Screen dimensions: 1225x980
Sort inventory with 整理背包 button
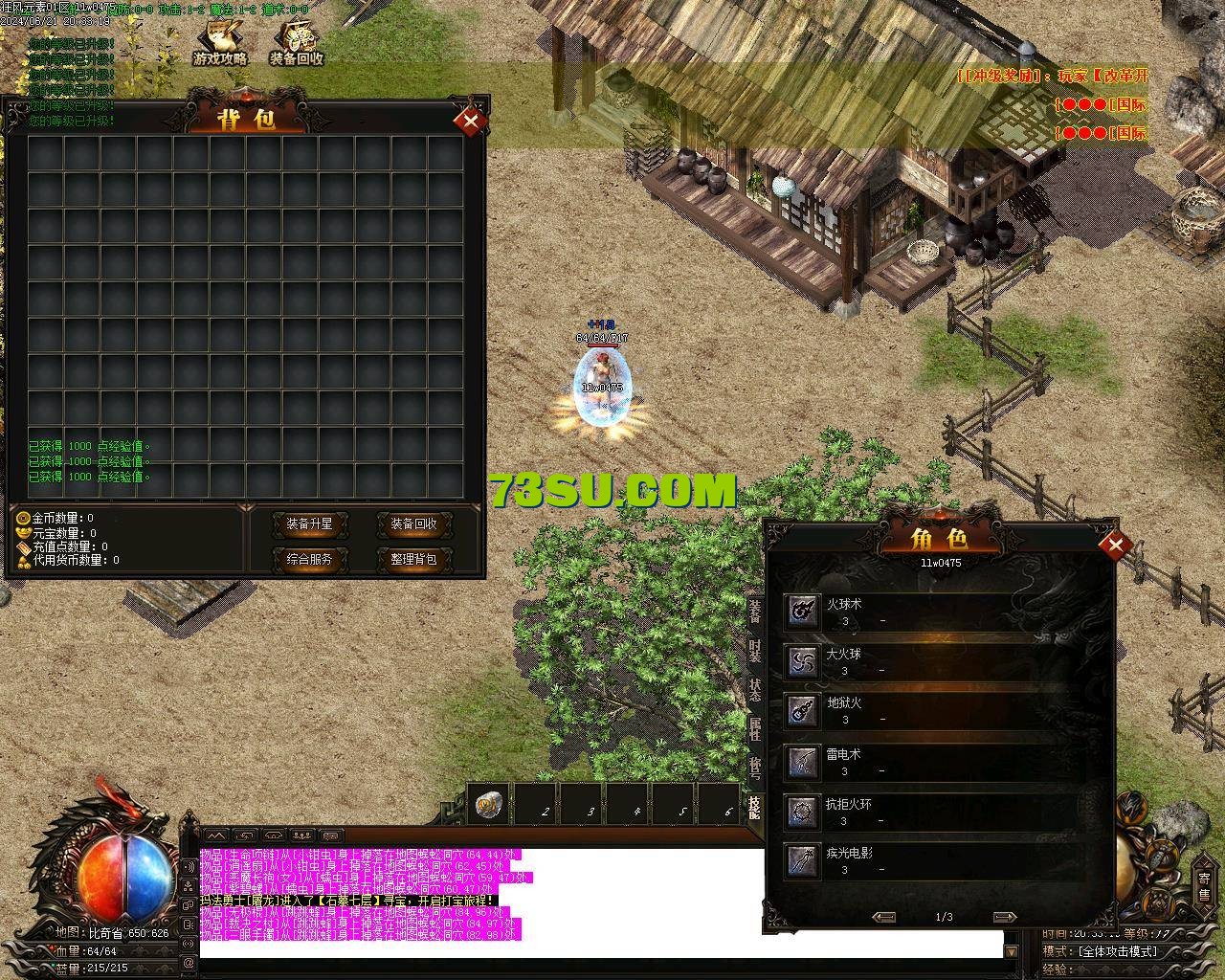click(x=413, y=559)
